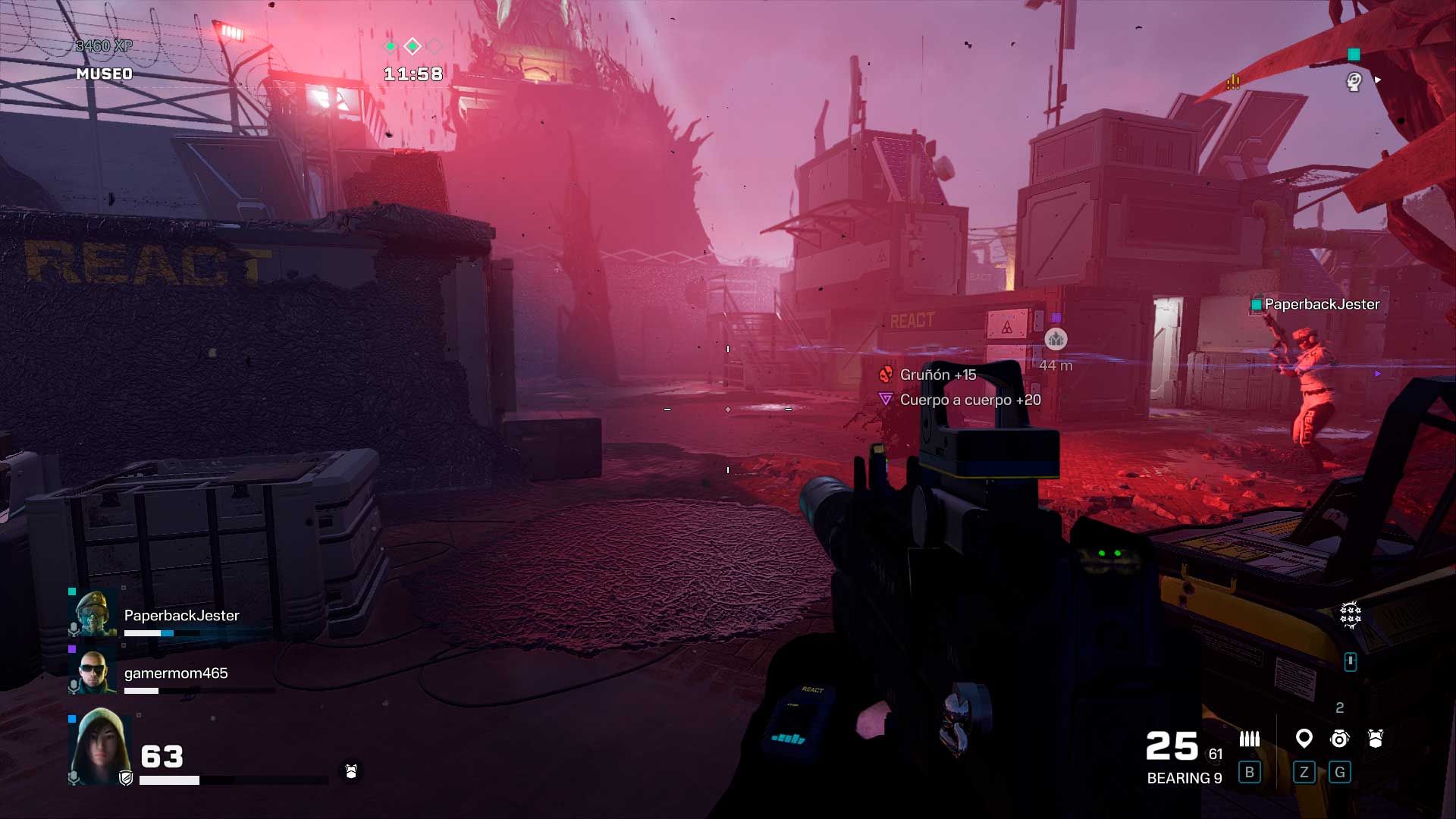Activate the spiked cluster ability icon
Viewport: 1456px width, 819px height.
coord(1351,614)
